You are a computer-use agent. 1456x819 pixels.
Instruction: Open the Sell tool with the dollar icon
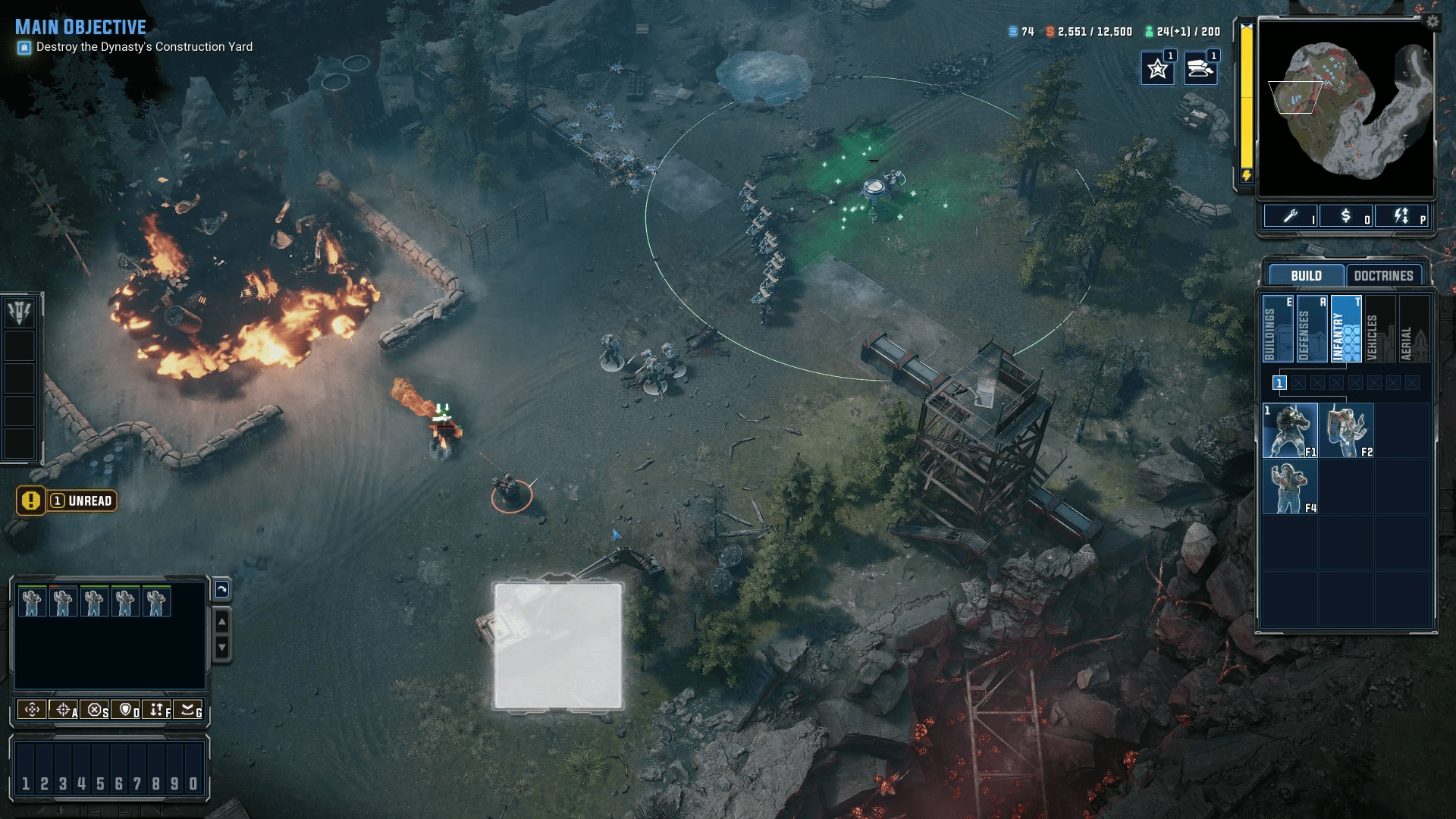[1347, 218]
